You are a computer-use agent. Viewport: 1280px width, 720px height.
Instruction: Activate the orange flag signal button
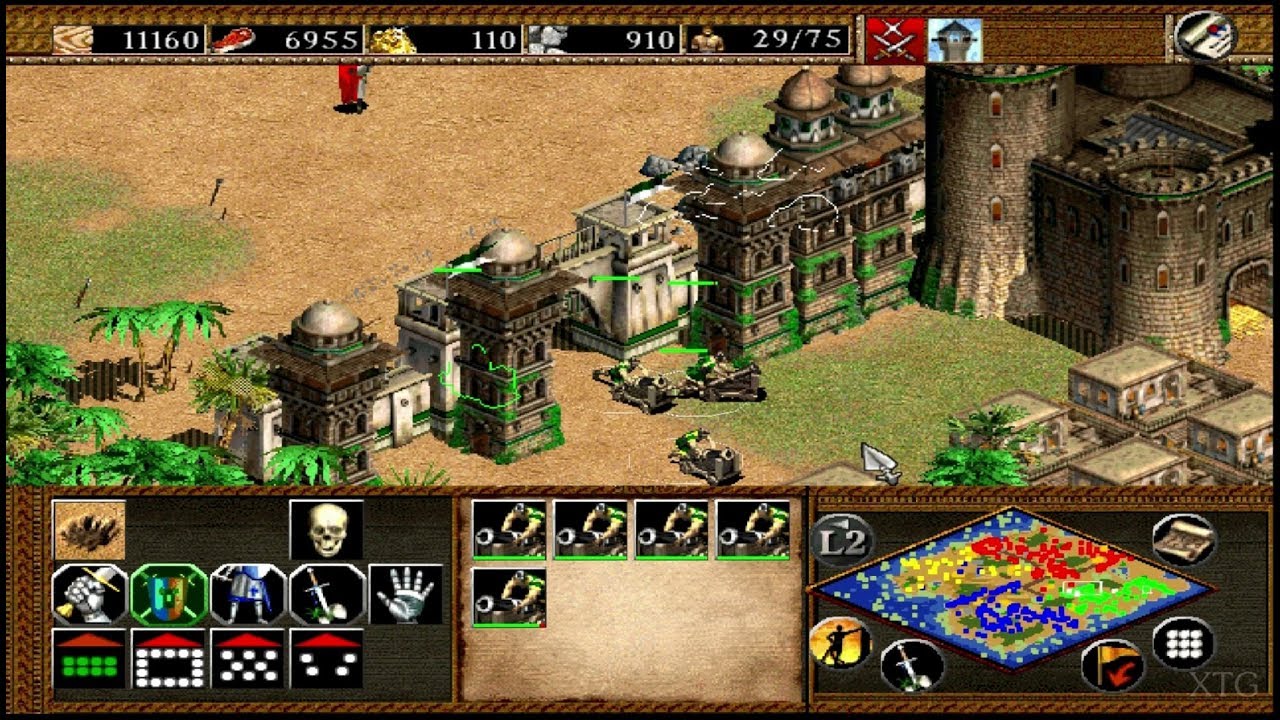[x=1112, y=665]
